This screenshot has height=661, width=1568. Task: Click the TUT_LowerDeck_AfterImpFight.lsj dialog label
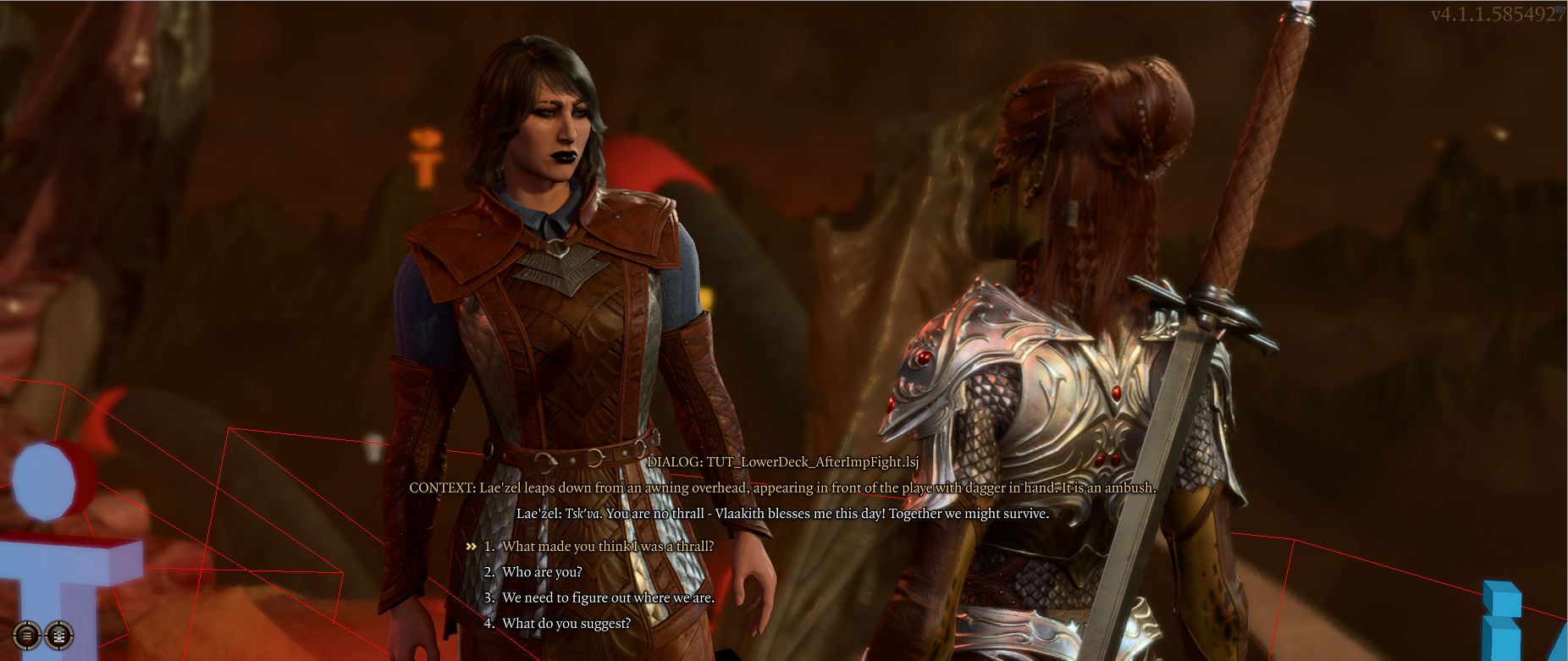click(783, 464)
